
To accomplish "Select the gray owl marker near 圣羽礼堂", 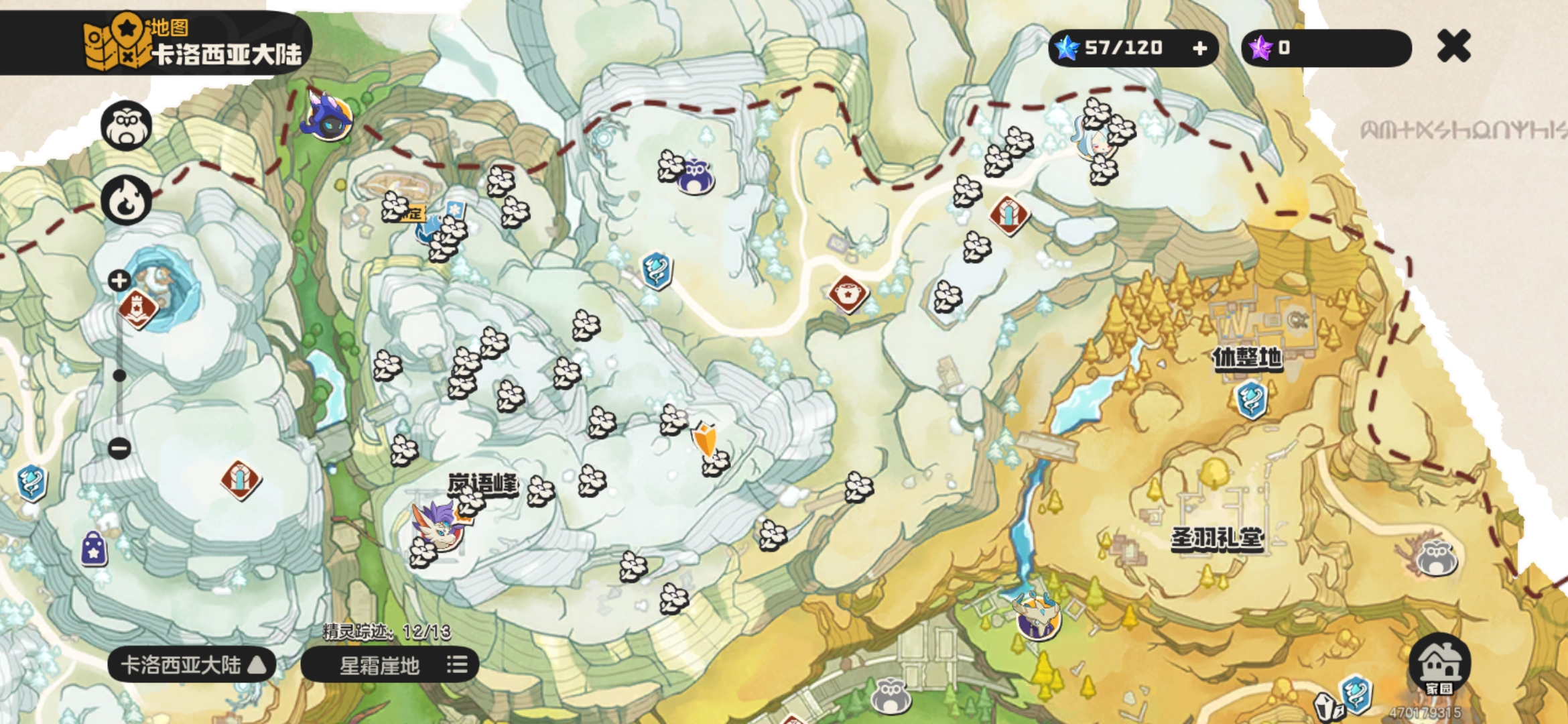I will pos(1436,558).
